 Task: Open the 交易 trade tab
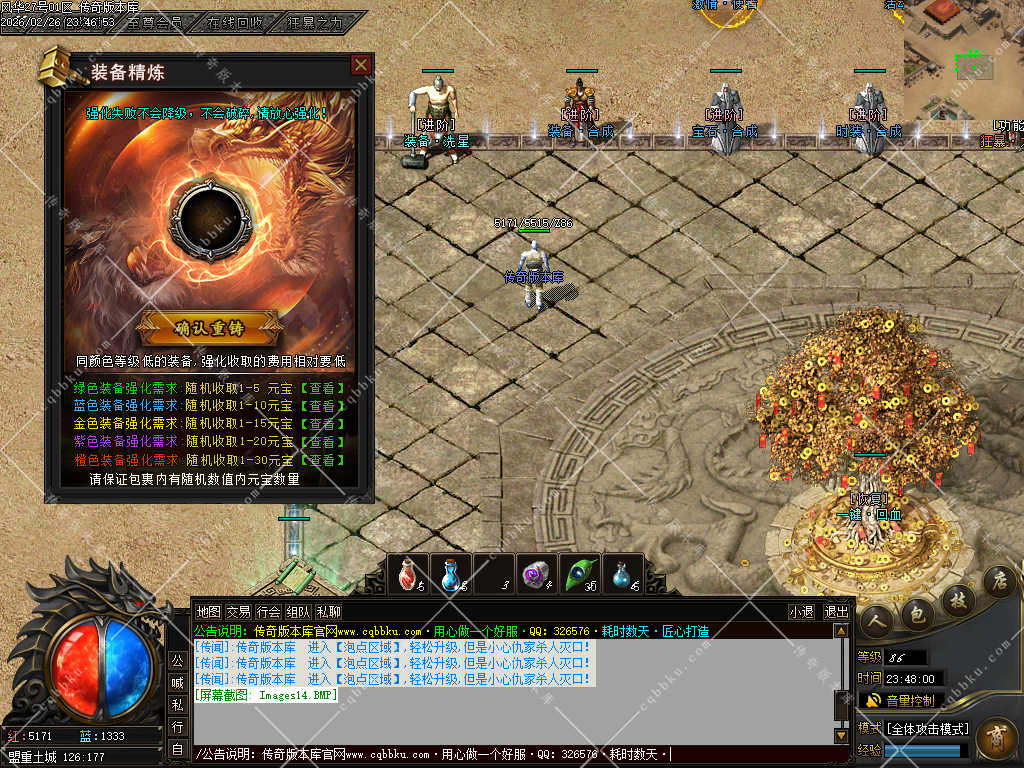(x=238, y=611)
